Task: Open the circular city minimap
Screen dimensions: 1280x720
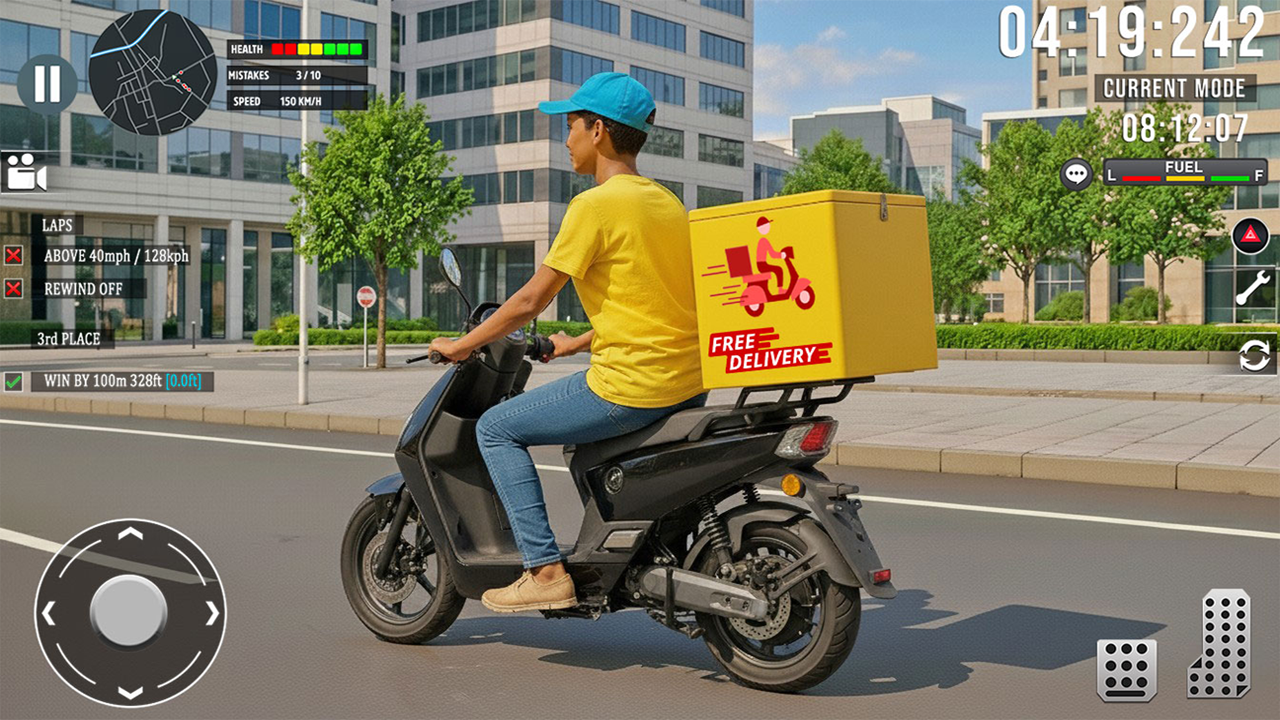Action: click(152, 72)
